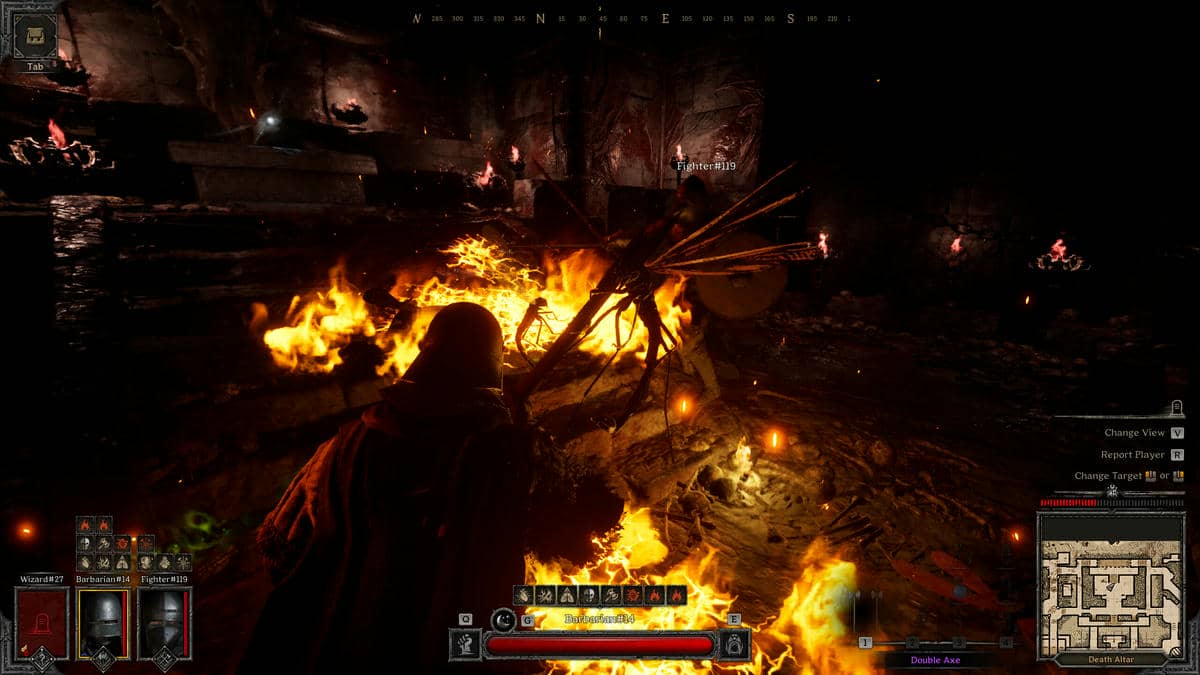This screenshot has width=1200, height=675.
Task: Click the Change View option
Action: (x=1135, y=433)
